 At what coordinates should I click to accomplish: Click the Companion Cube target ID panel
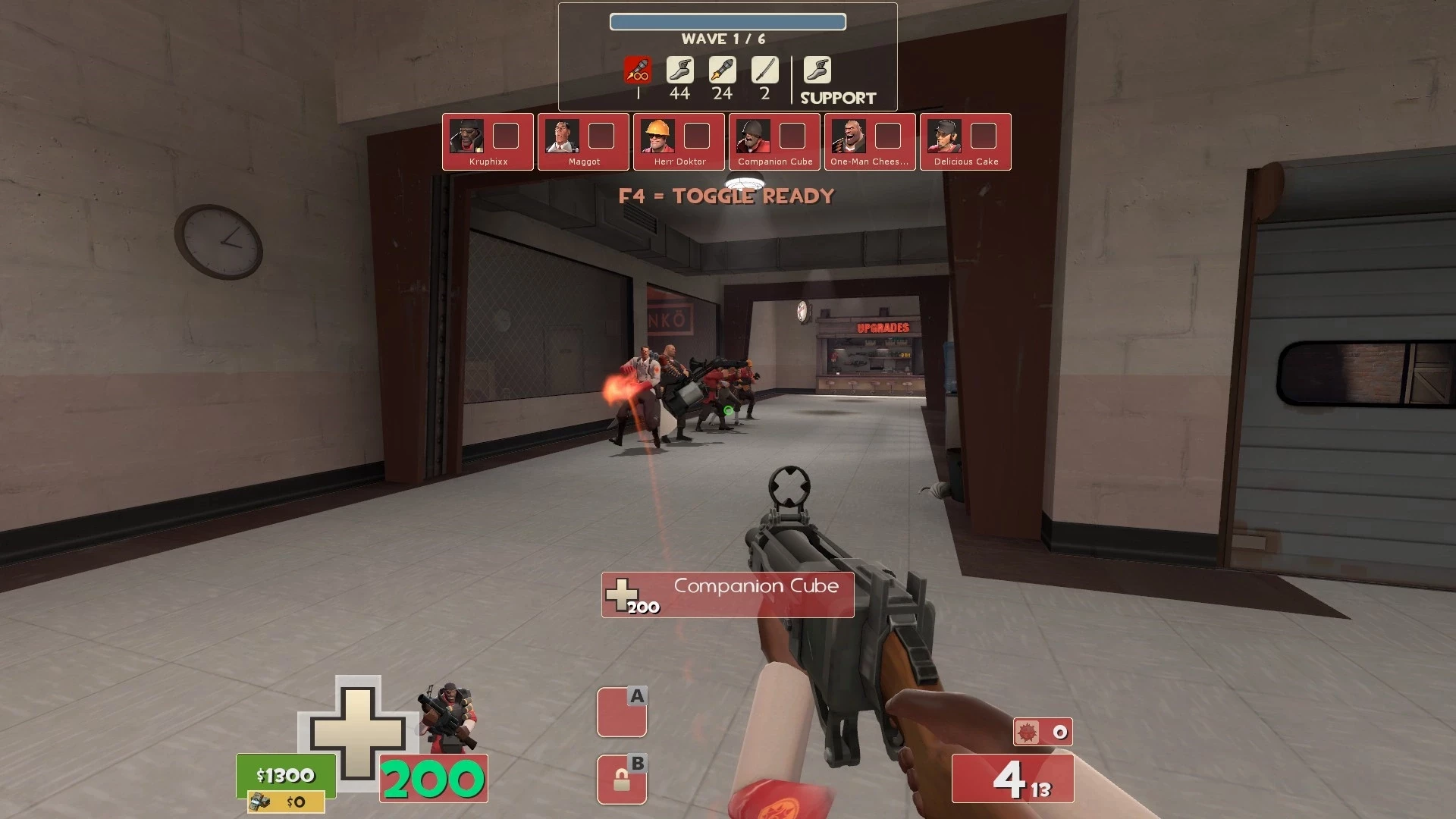727,595
